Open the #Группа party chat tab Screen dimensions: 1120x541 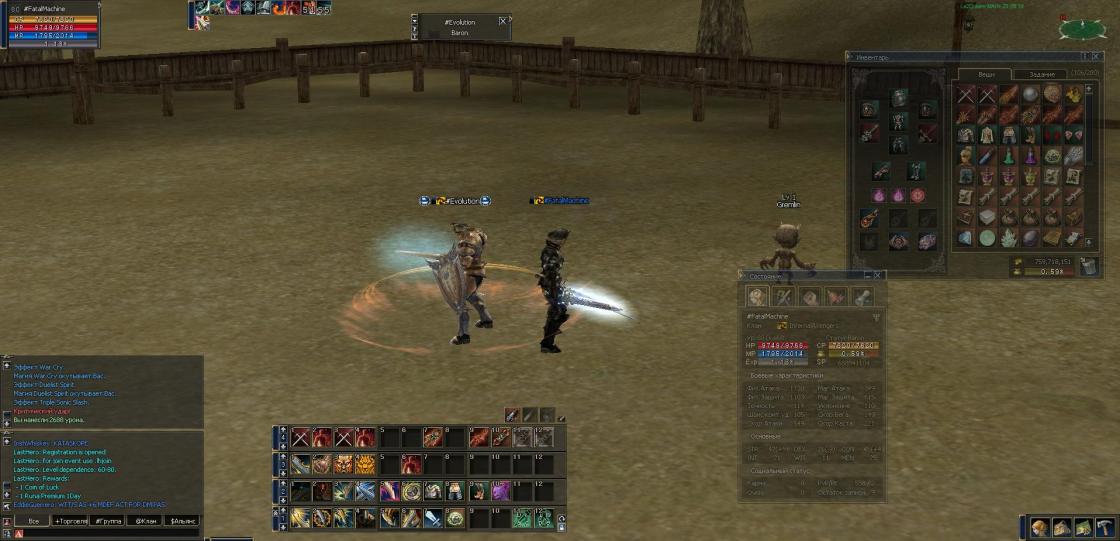[x=108, y=521]
